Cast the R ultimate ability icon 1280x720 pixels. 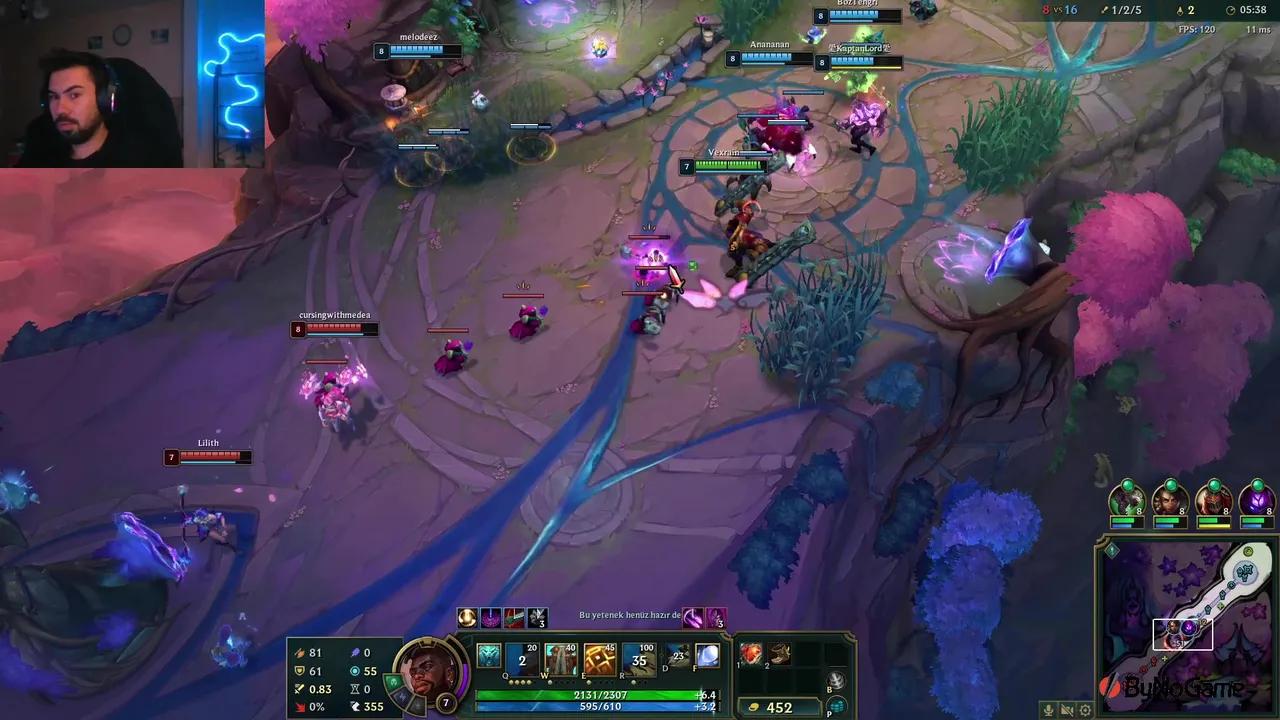[638, 658]
